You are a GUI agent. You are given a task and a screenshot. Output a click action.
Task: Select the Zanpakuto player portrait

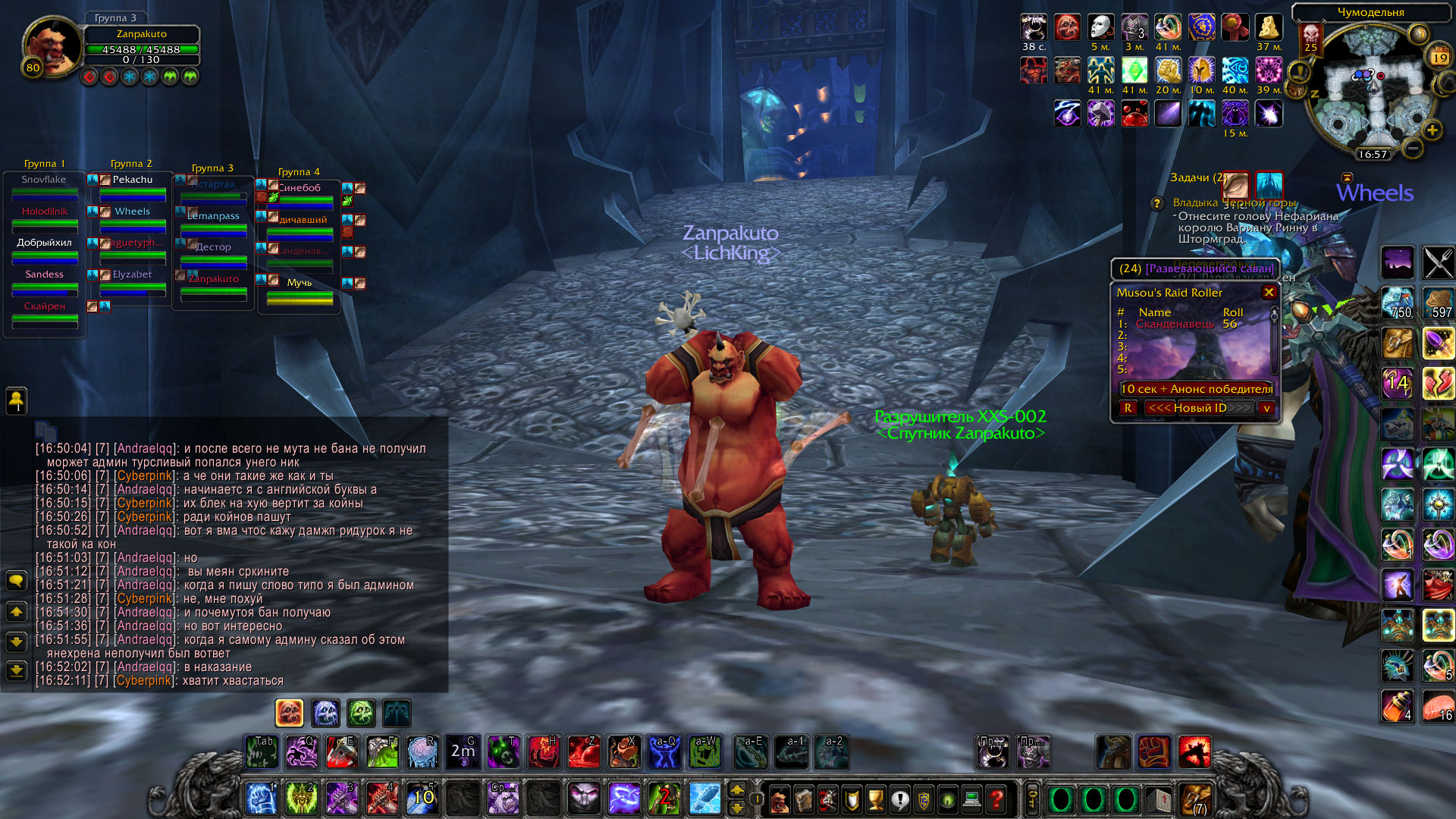52,45
